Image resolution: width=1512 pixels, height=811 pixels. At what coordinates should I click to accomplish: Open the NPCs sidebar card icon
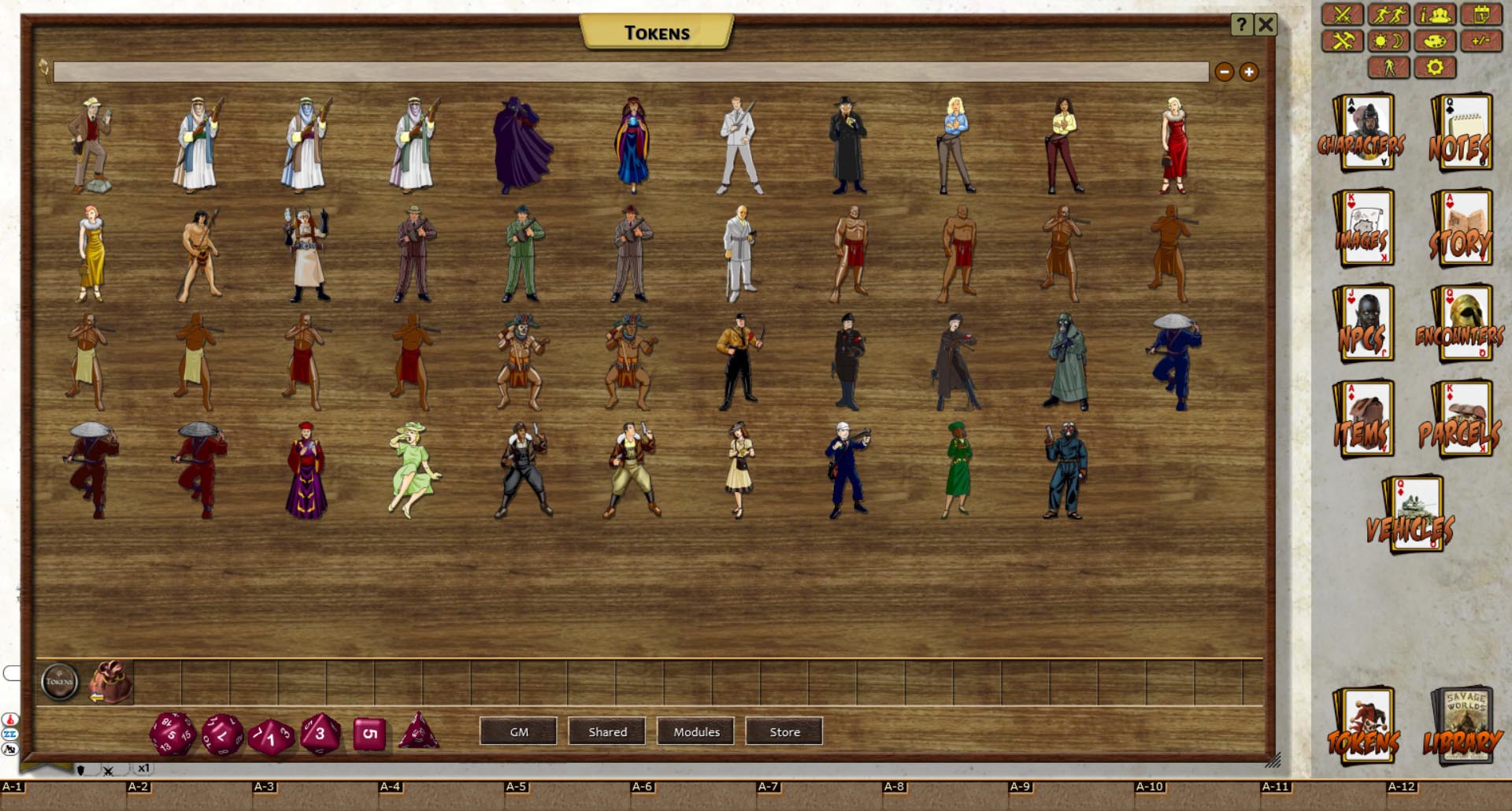[x=1365, y=325]
